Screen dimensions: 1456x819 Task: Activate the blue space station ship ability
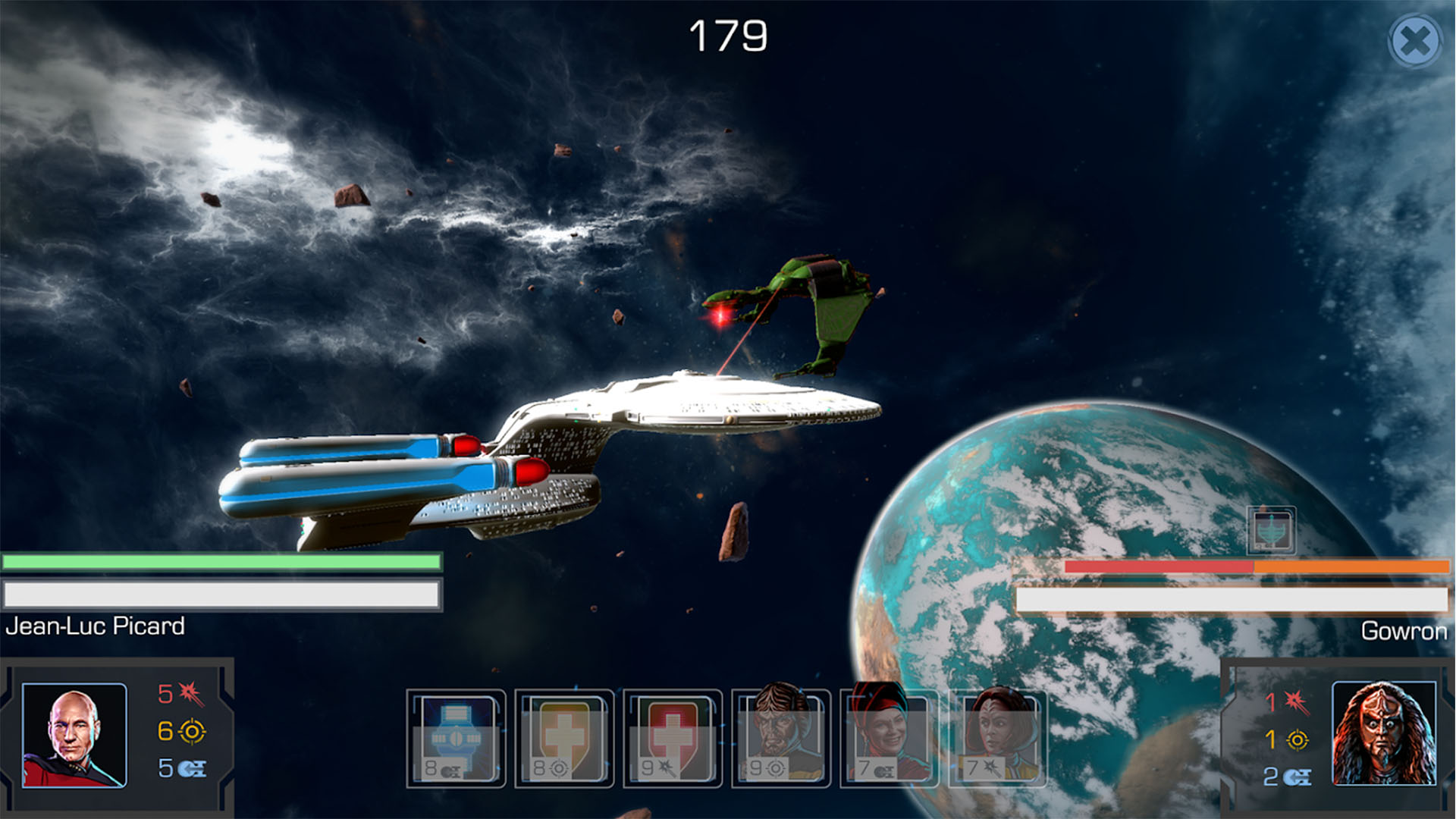456,738
